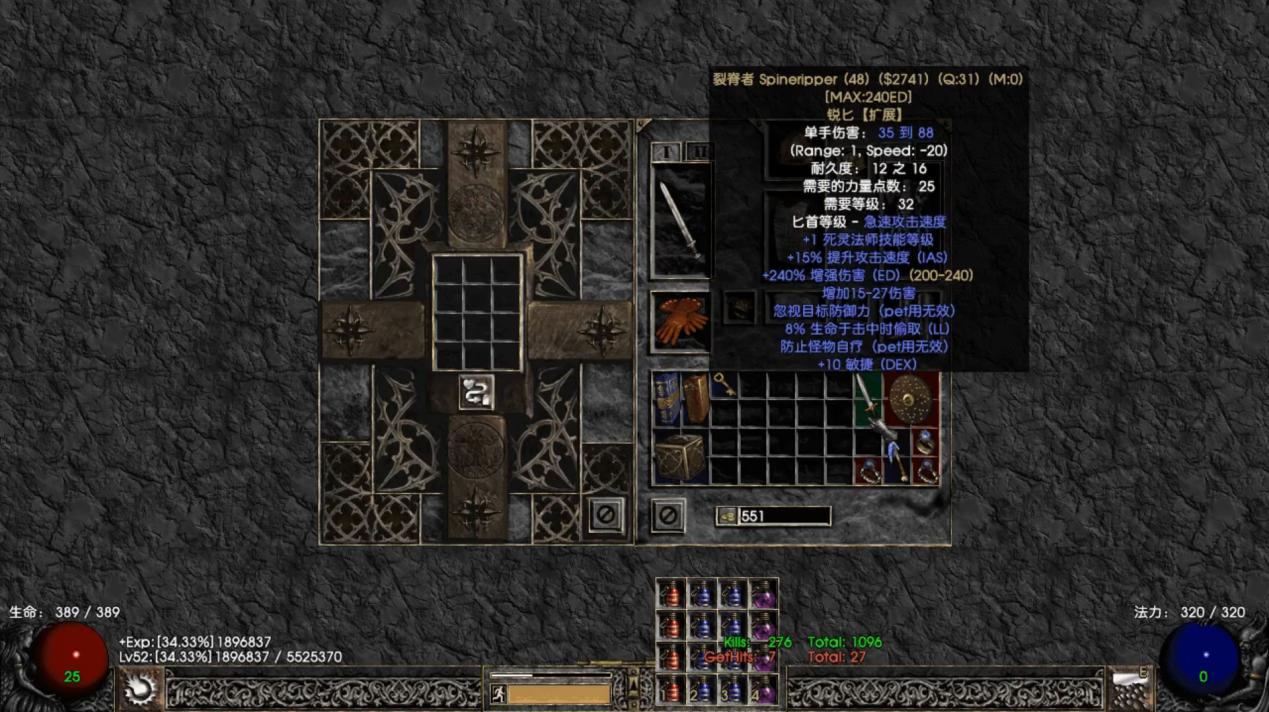Toggle the run/walk button
Viewport: 1269px width, 712px height.
pos(497,692)
